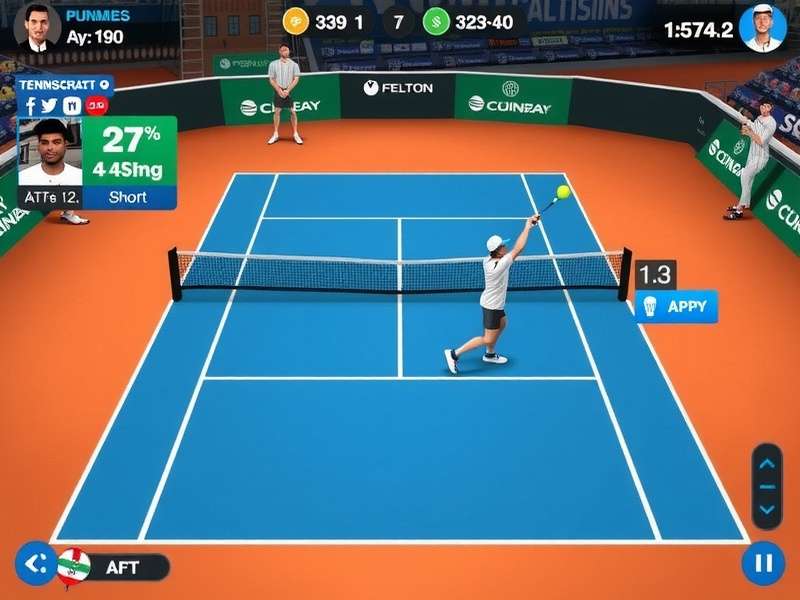Viewport: 800px width, 600px height.
Task: Pause the match with the pause button
Action: [x=763, y=563]
